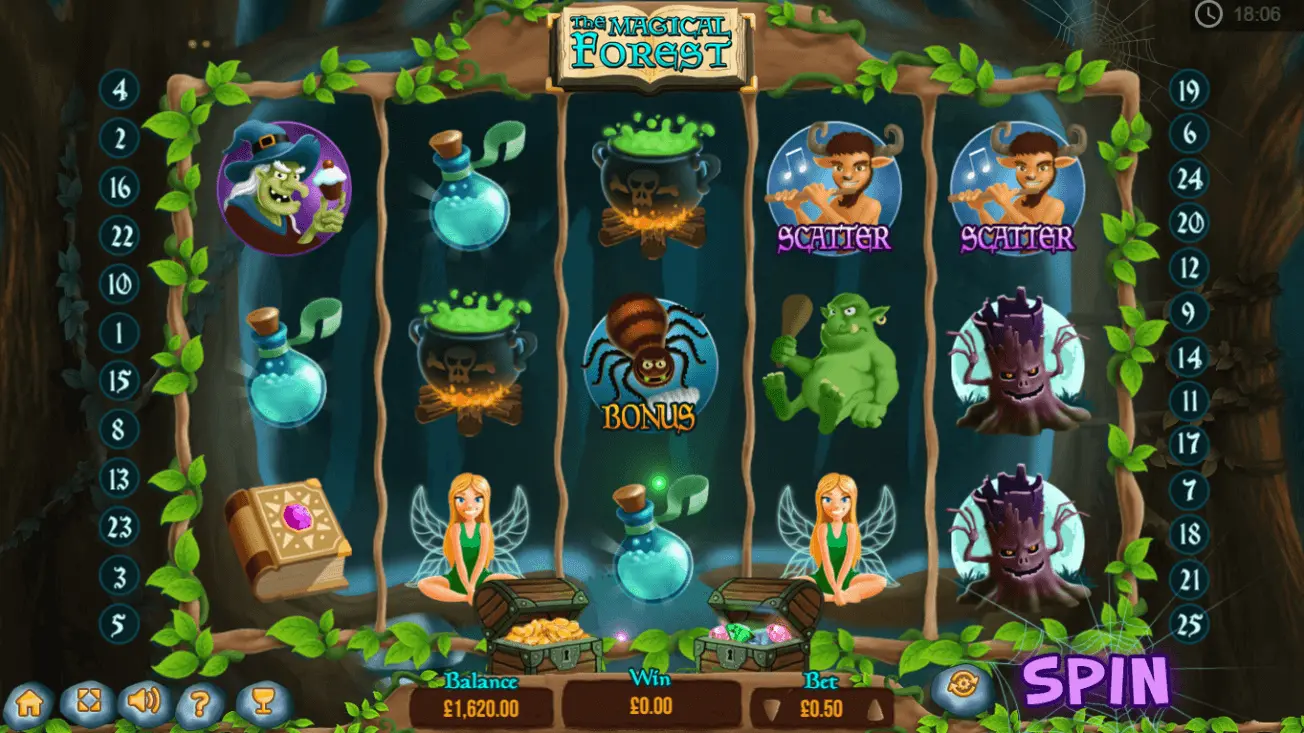This screenshot has height=733, width=1304.
Task: Select payline number 19
Action: click(x=1189, y=92)
